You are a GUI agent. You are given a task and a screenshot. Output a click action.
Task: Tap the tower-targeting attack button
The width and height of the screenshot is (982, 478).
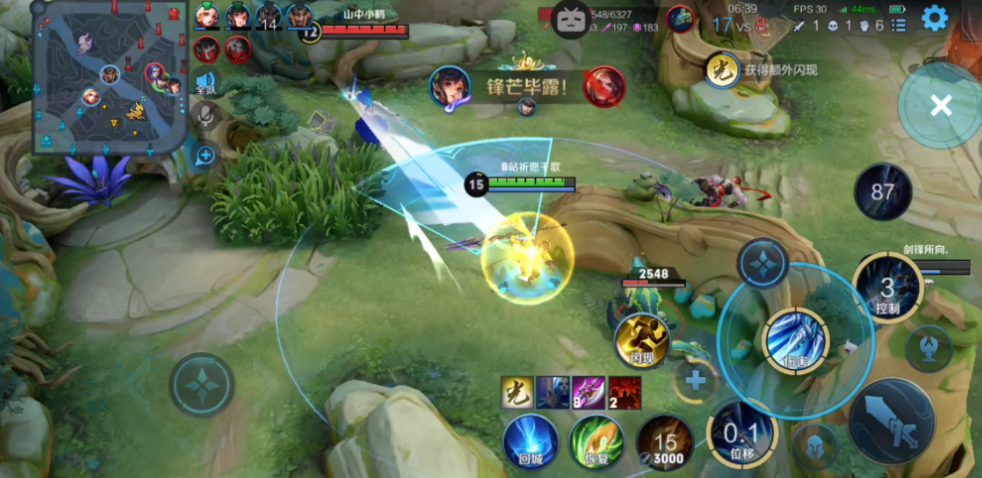[928, 347]
